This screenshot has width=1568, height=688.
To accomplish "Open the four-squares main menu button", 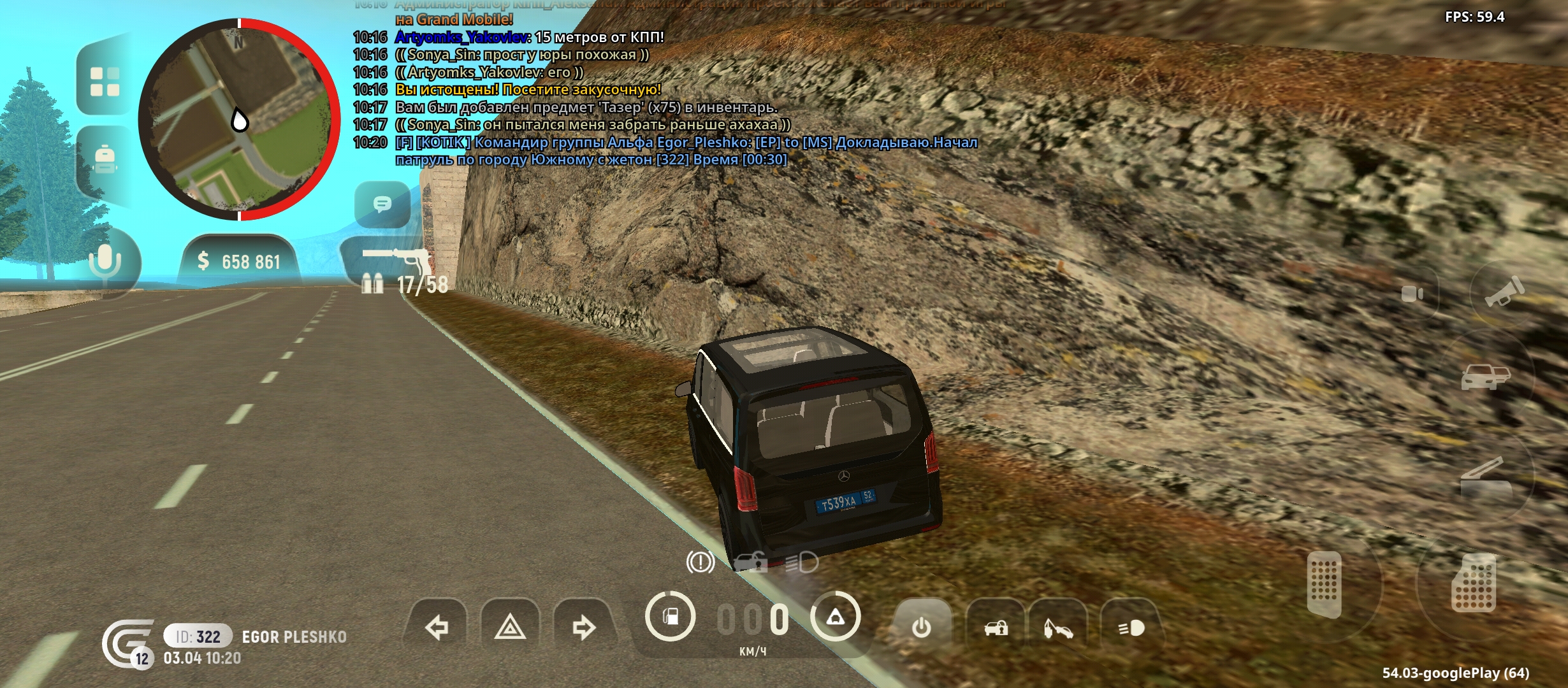I will point(105,82).
